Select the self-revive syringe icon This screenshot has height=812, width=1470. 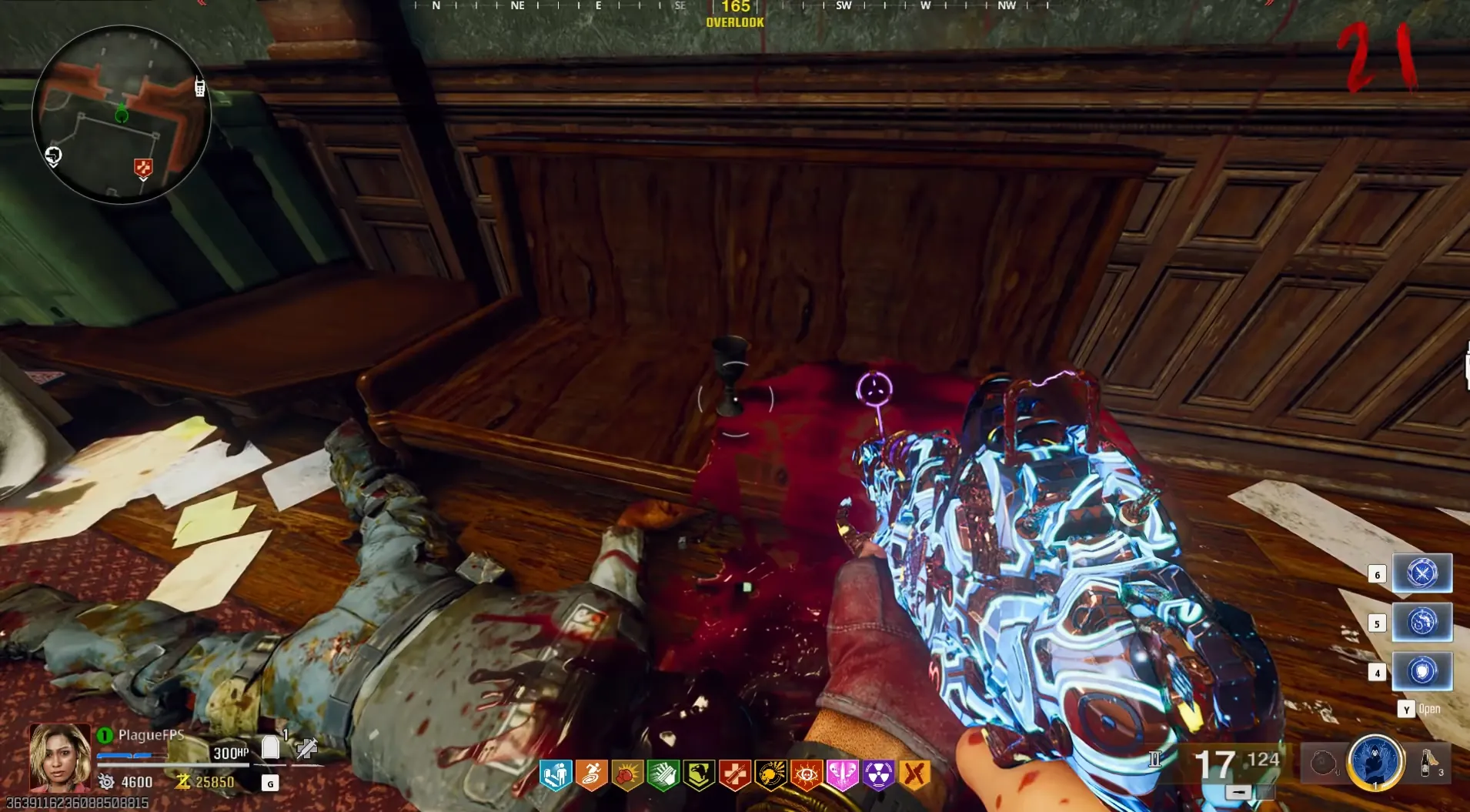(x=307, y=747)
